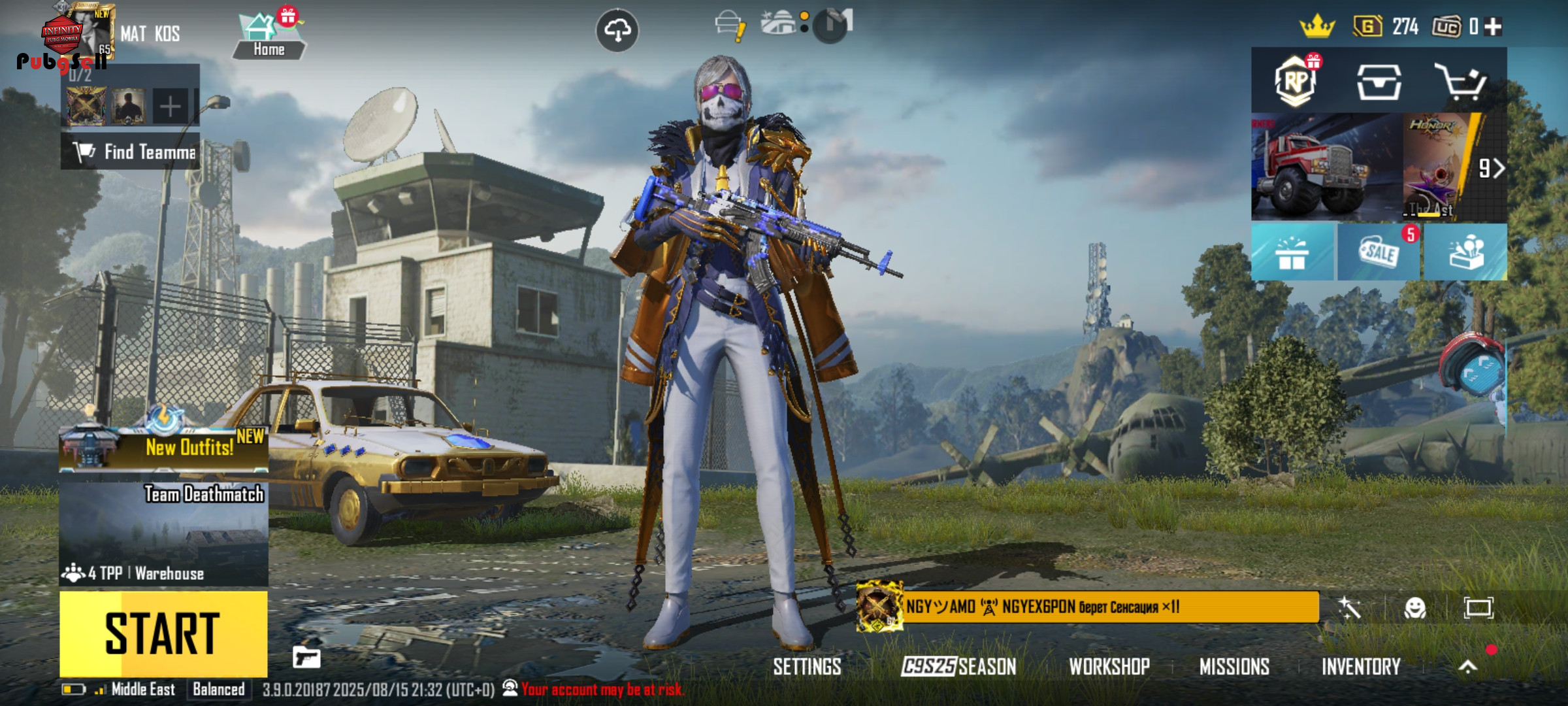Select the Team Deathmatch mode panel

pos(163,534)
